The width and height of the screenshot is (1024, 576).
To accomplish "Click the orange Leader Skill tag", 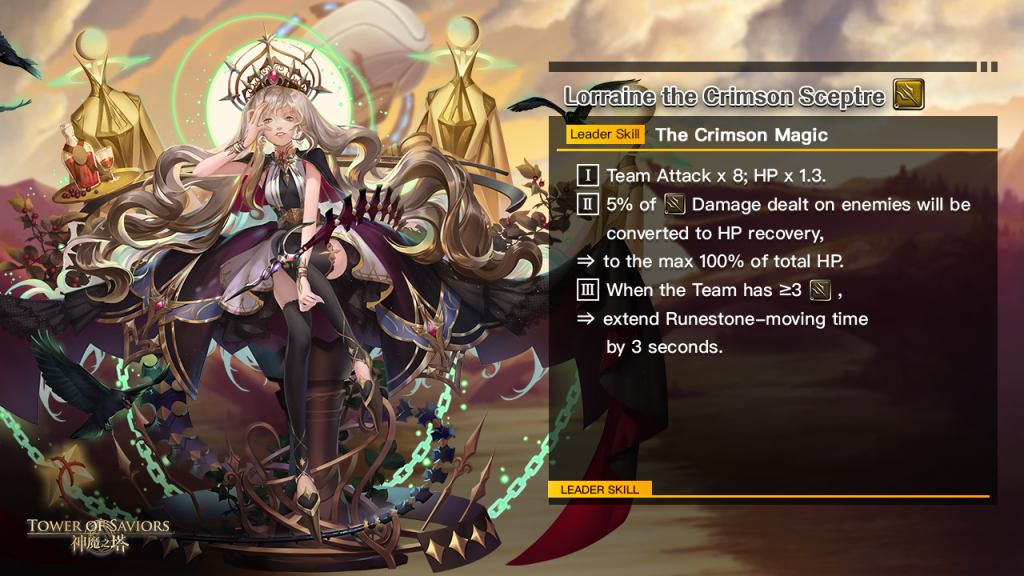I will 604,135.
